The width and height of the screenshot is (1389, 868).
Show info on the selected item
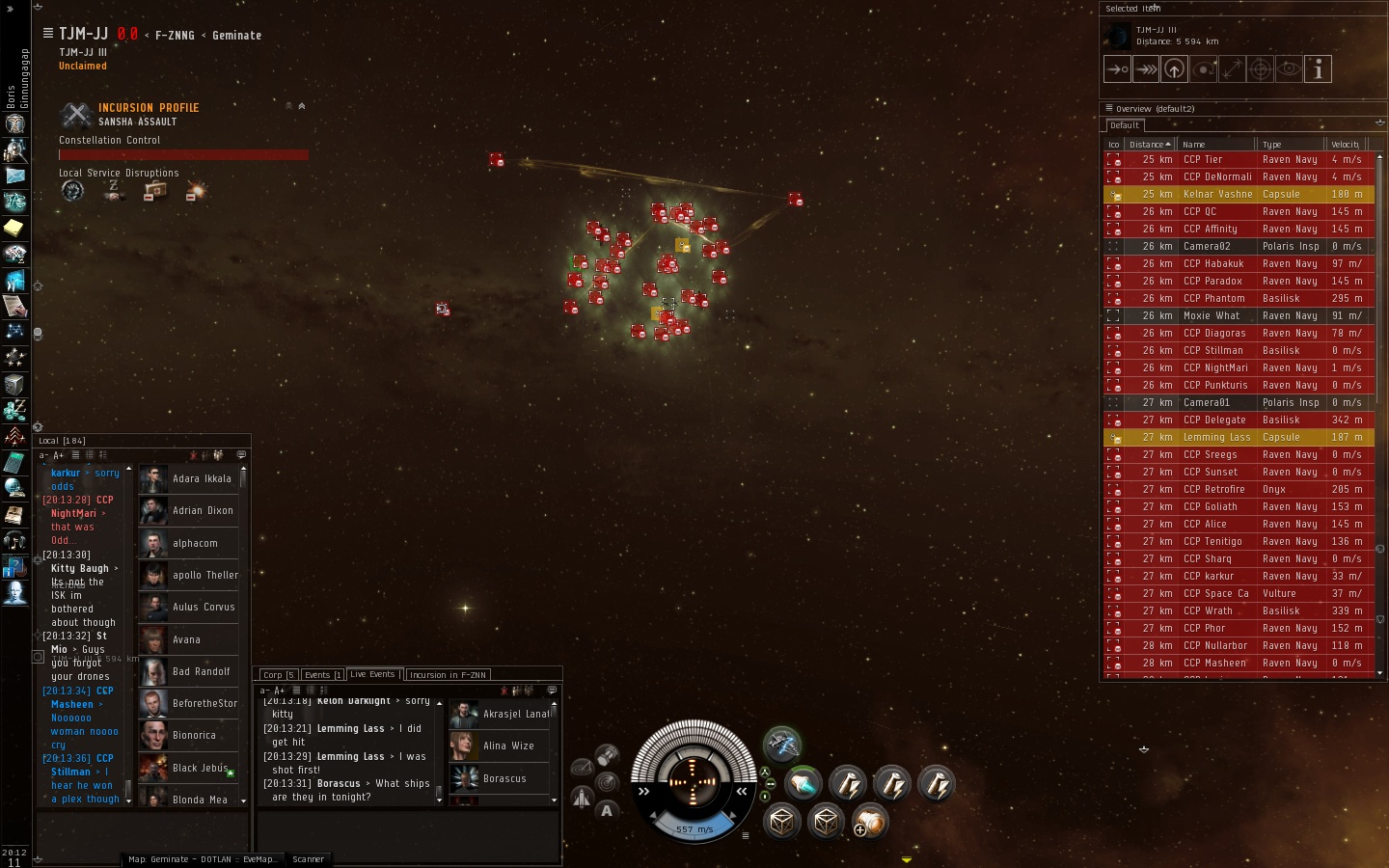[x=1318, y=69]
